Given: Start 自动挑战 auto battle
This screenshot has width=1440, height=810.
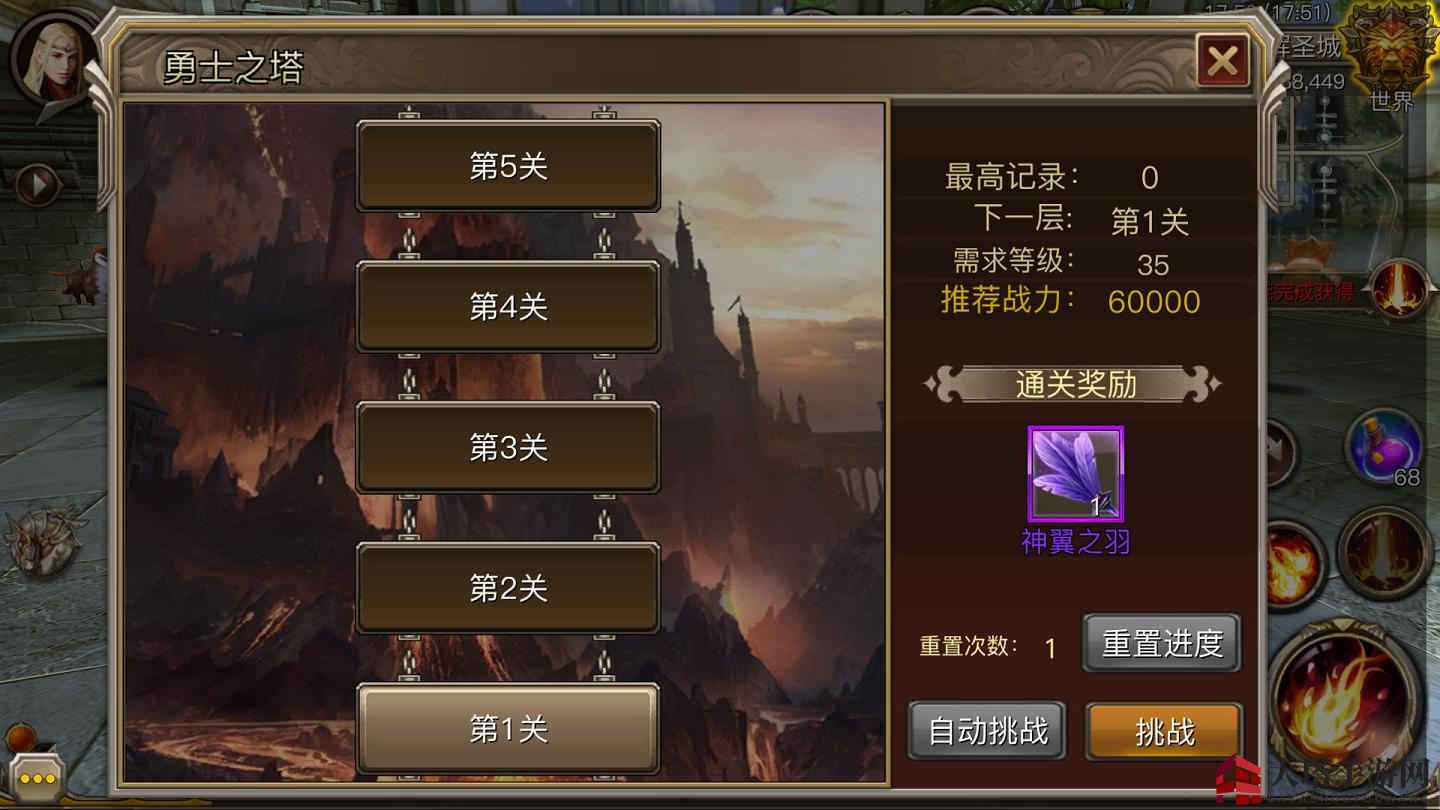Looking at the screenshot, I should (985, 731).
